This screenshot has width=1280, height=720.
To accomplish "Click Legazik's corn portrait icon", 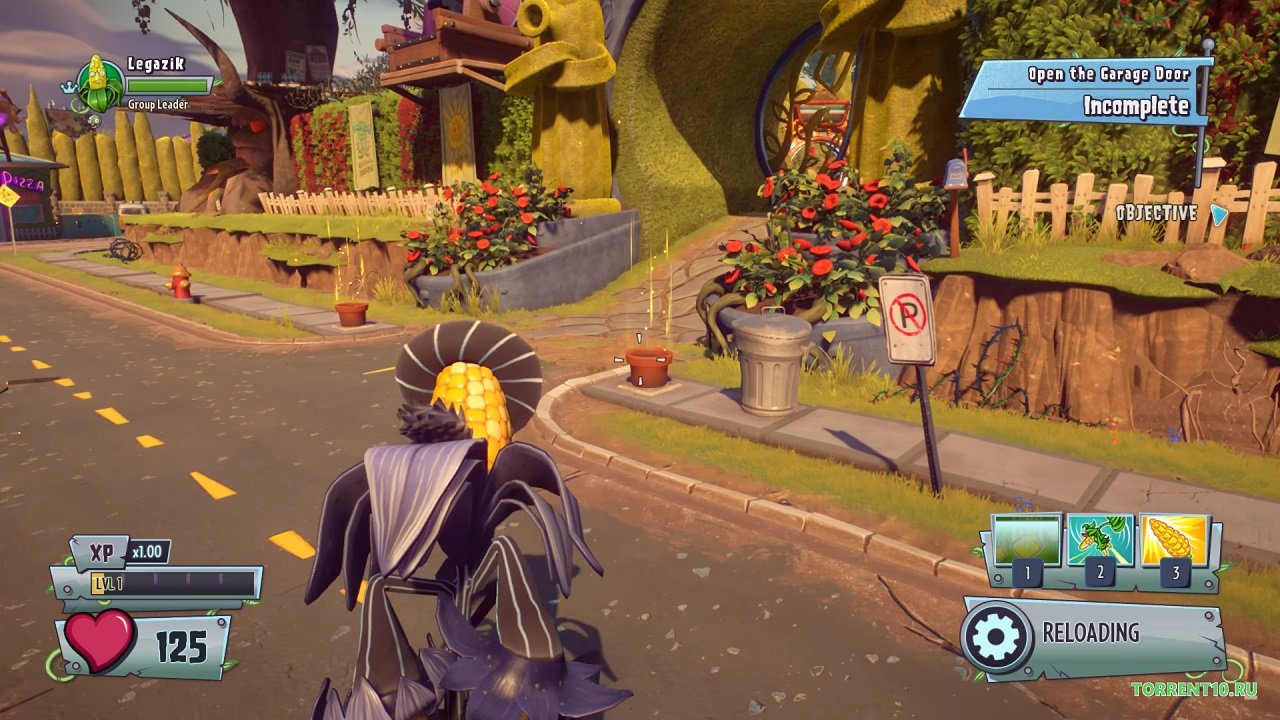I will click(100, 85).
